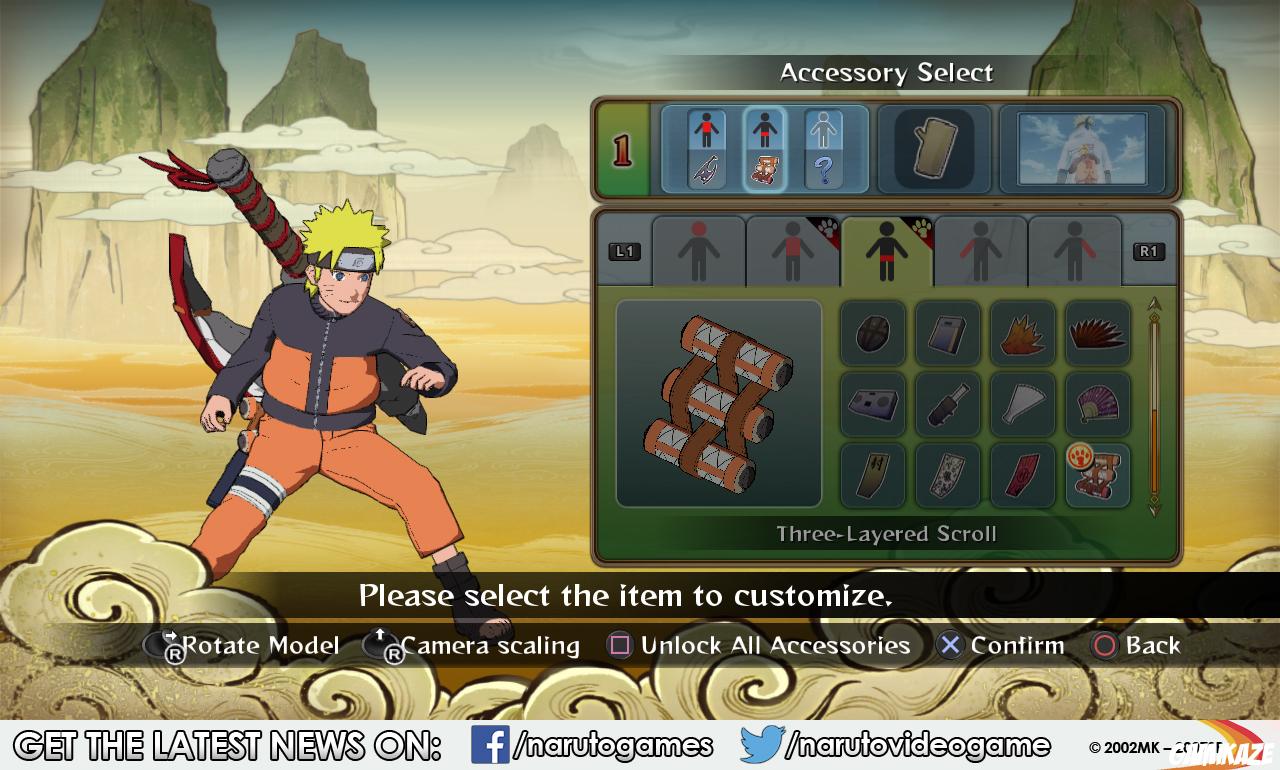Select the book accessory icon
This screenshot has height=770, width=1280.
coord(947,333)
